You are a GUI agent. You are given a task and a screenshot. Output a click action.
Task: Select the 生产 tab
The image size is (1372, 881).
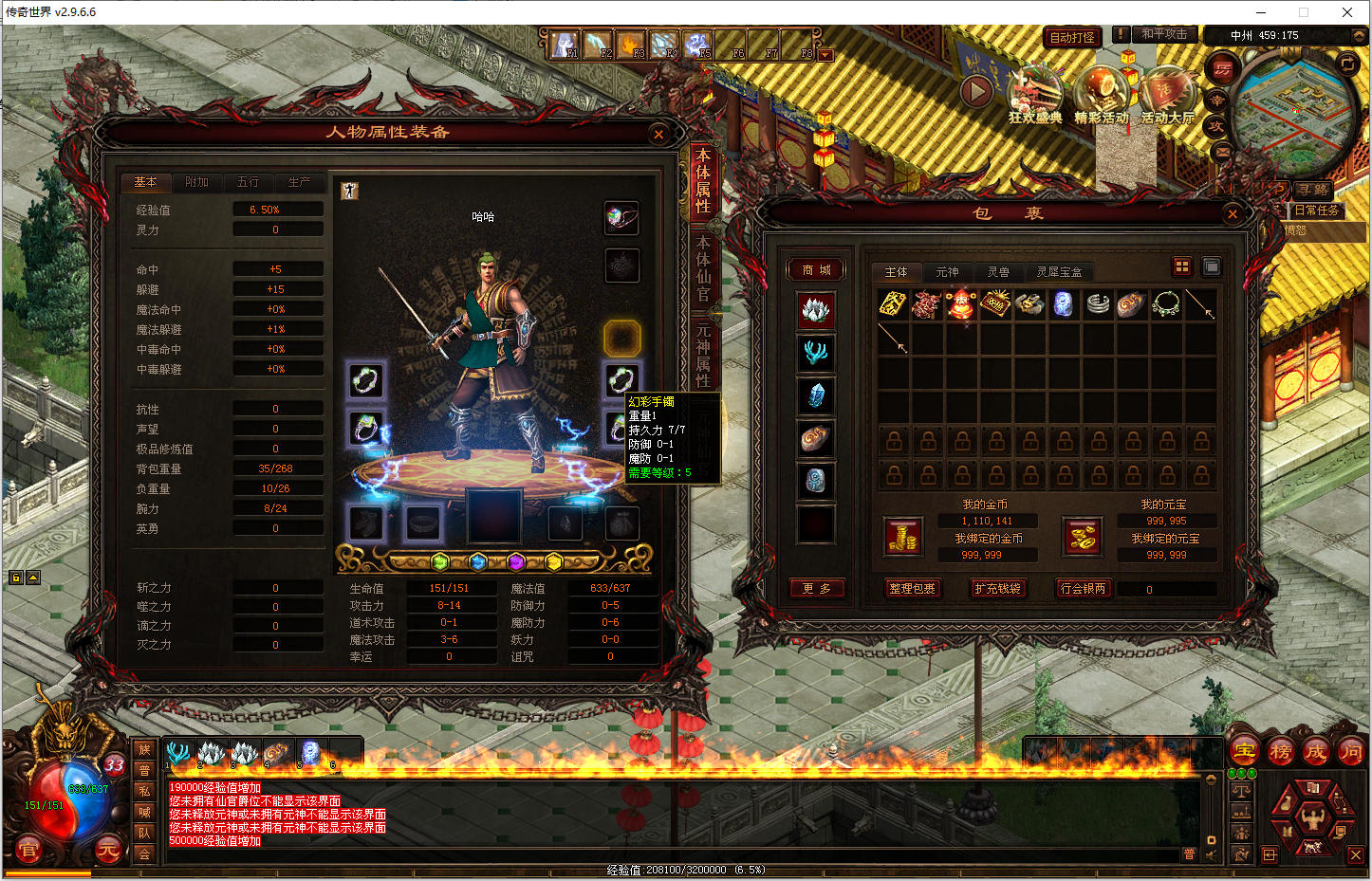pos(299,182)
